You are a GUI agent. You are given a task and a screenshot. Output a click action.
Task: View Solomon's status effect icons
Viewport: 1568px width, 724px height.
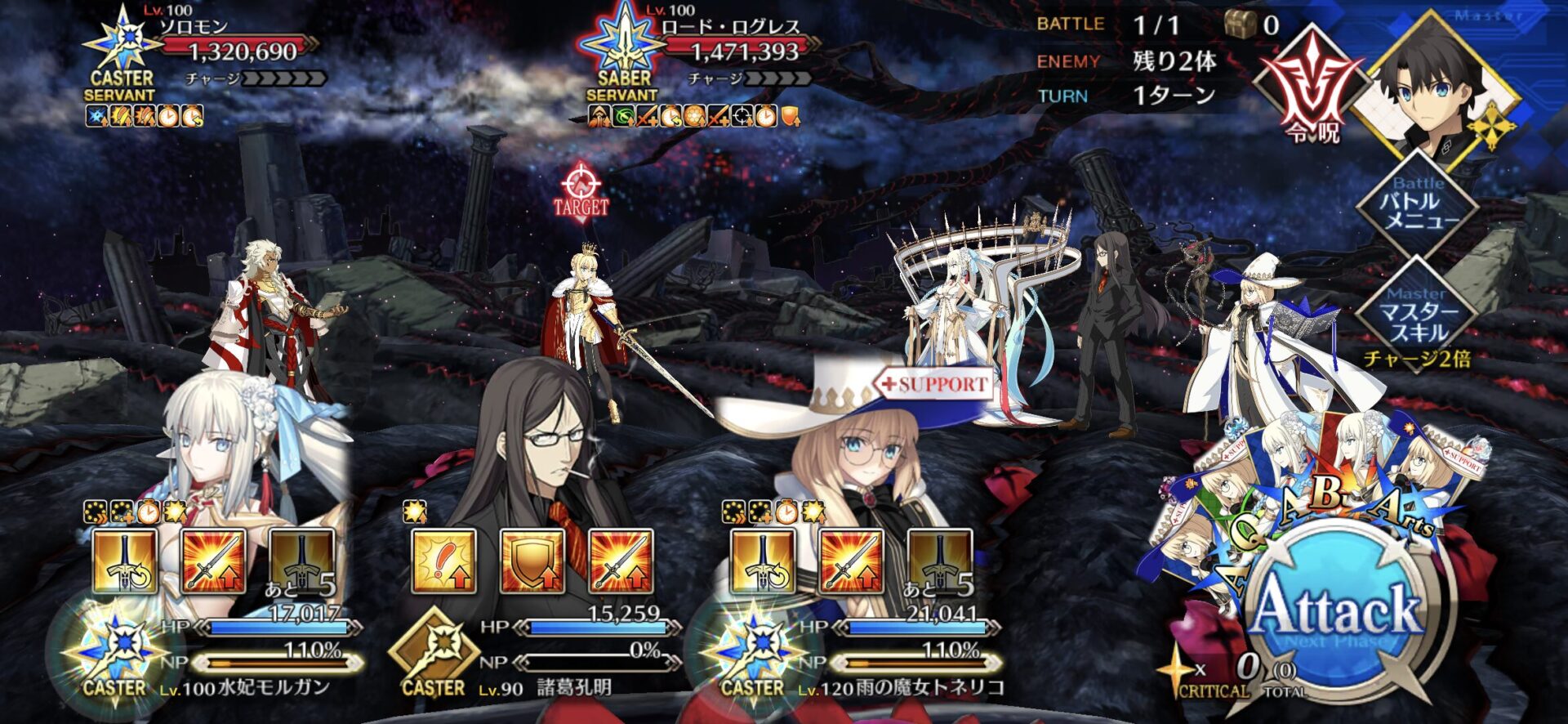pyautogui.click(x=144, y=117)
